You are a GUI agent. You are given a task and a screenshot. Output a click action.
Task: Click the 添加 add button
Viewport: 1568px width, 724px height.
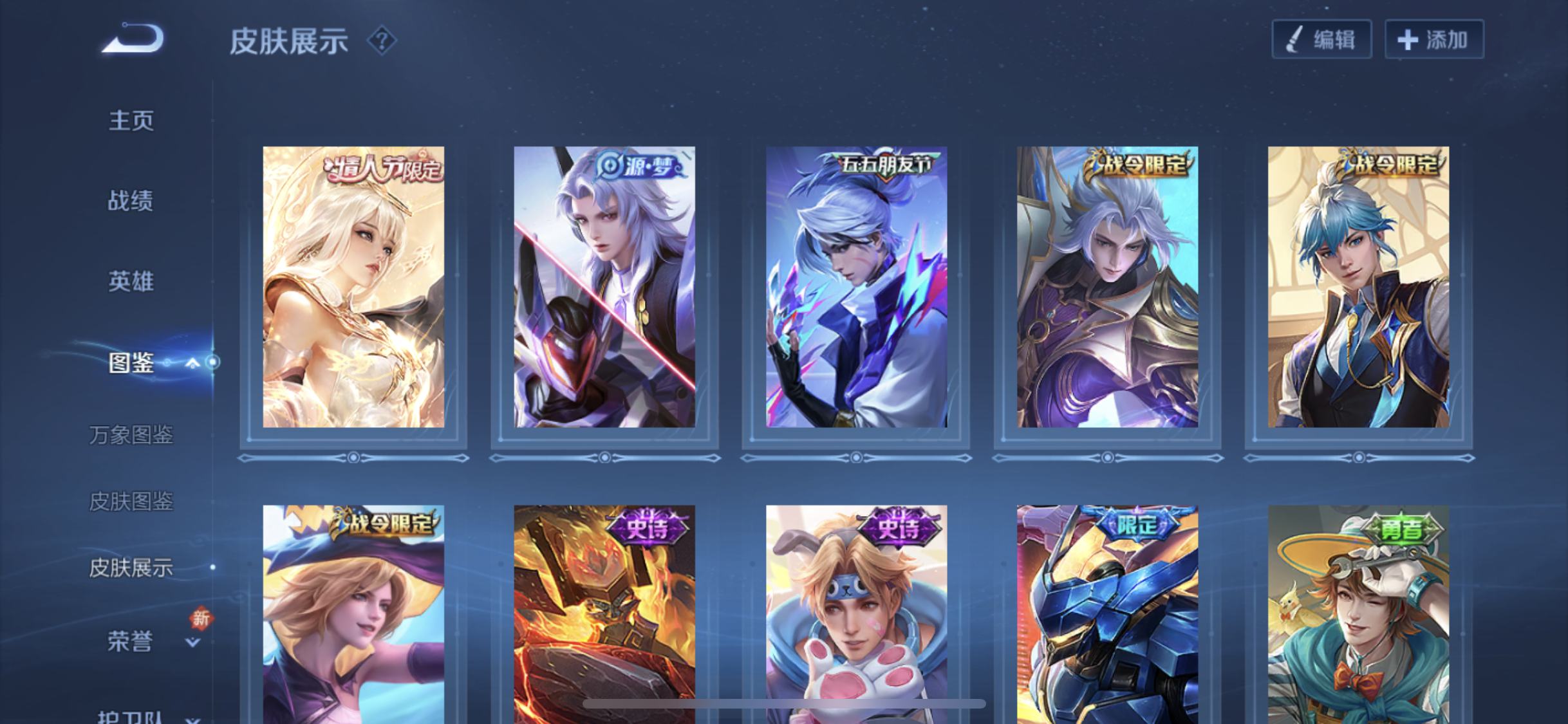(1434, 40)
